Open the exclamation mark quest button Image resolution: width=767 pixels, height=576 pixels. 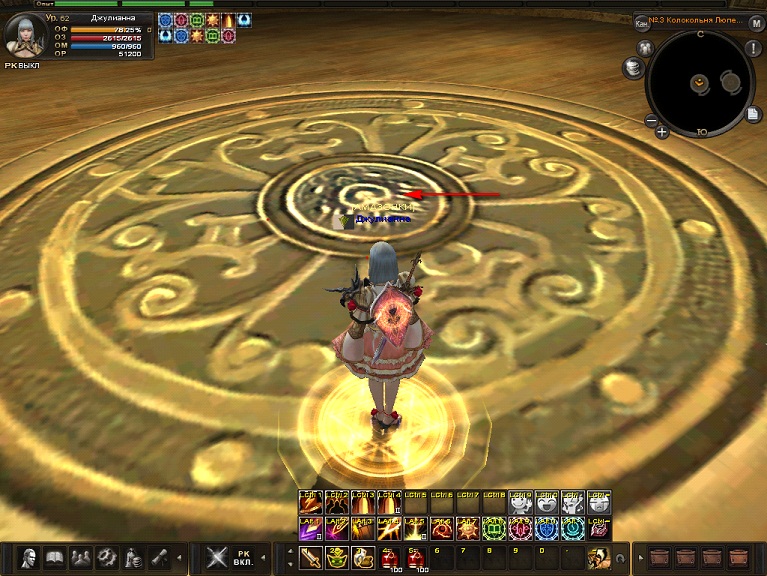[752, 49]
